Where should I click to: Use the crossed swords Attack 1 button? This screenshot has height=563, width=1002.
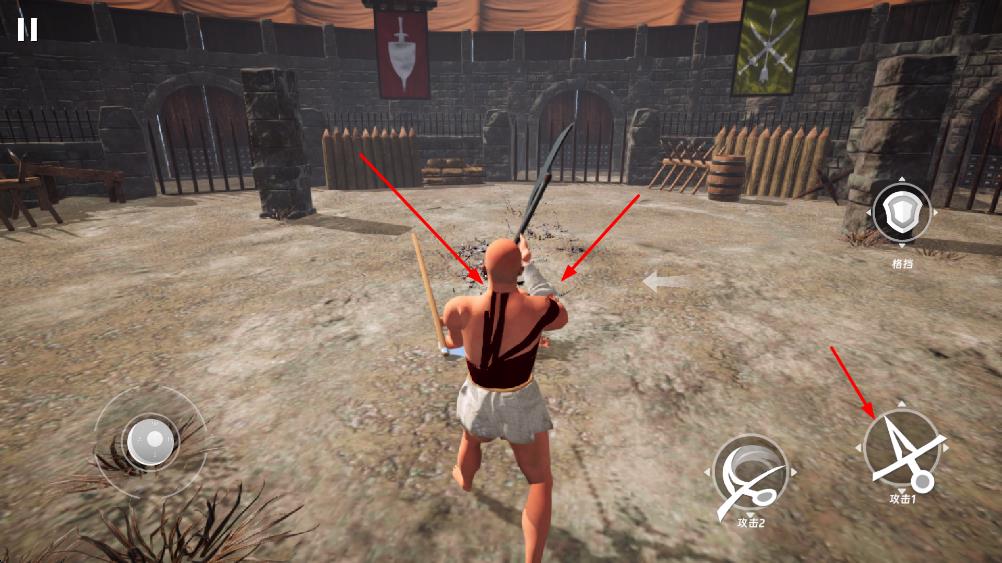902,448
